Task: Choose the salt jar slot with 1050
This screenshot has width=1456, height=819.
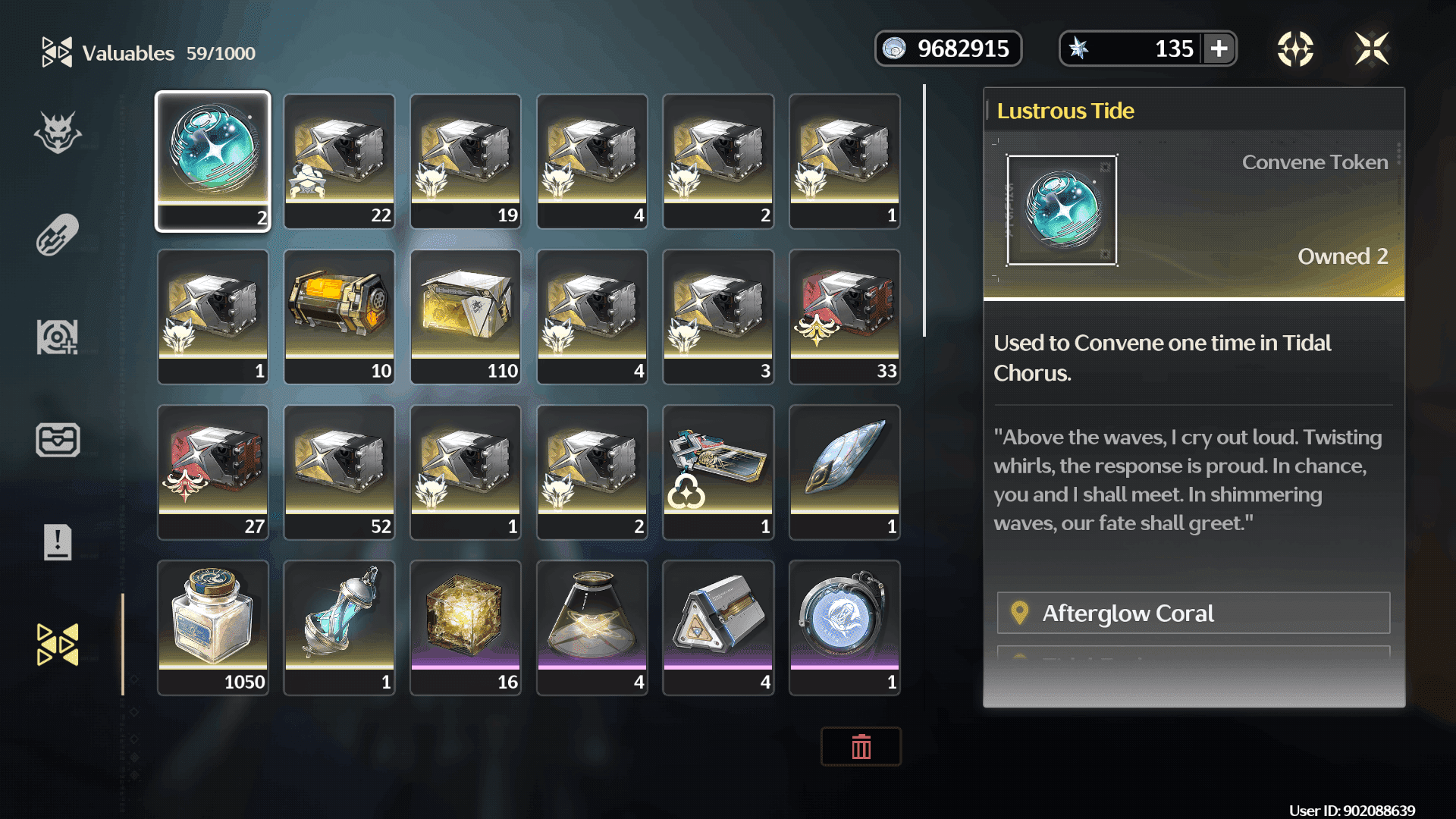Action: point(213,627)
